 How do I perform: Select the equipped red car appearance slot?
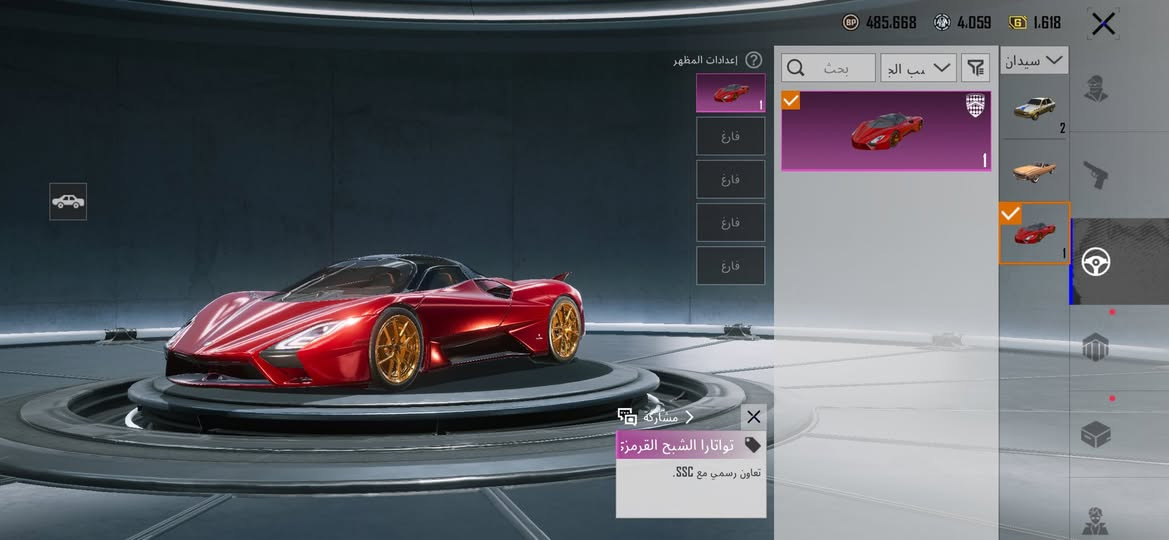coord(731,93)
